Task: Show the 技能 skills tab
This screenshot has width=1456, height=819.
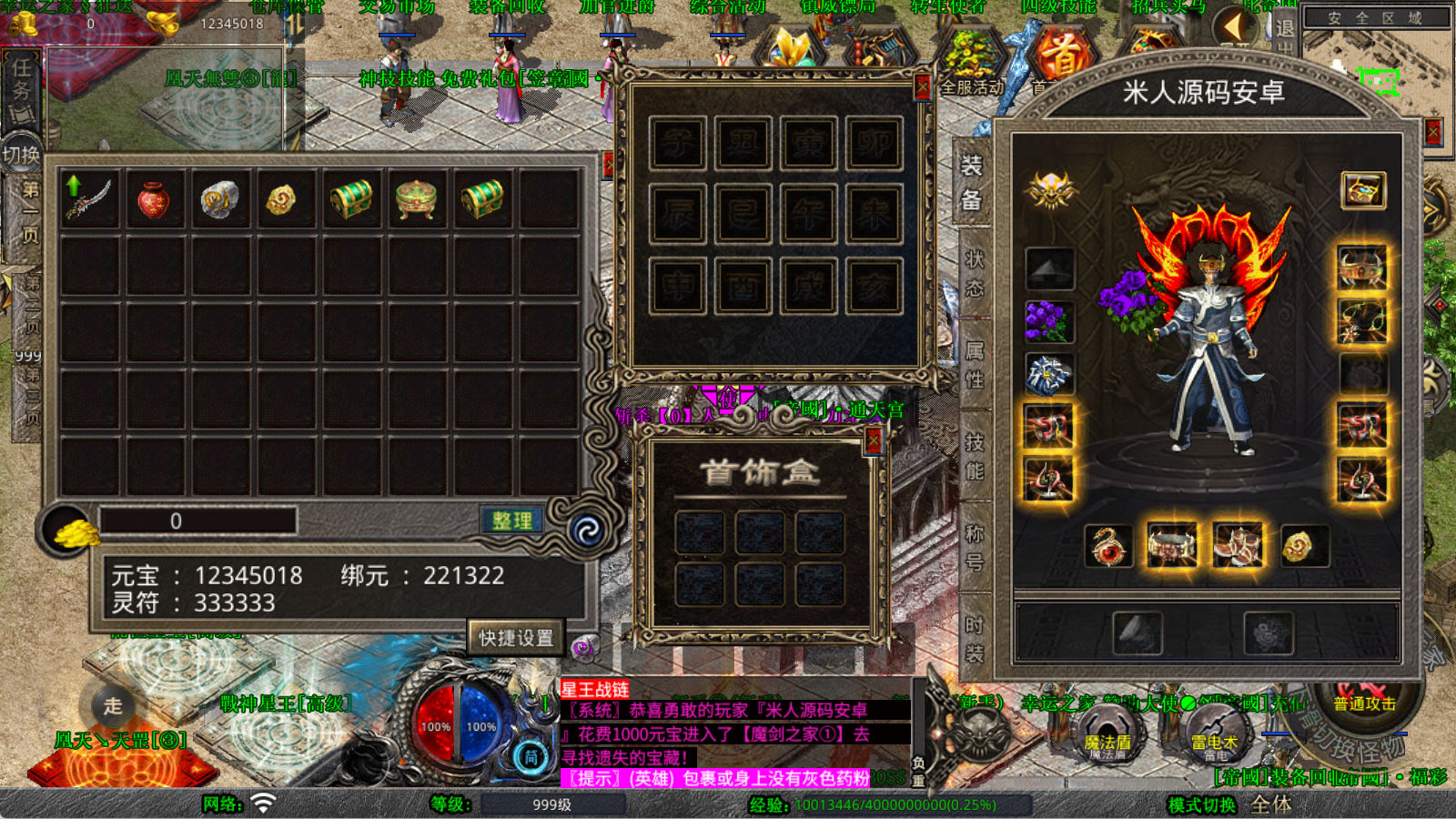Action: [x=974, y=456]
